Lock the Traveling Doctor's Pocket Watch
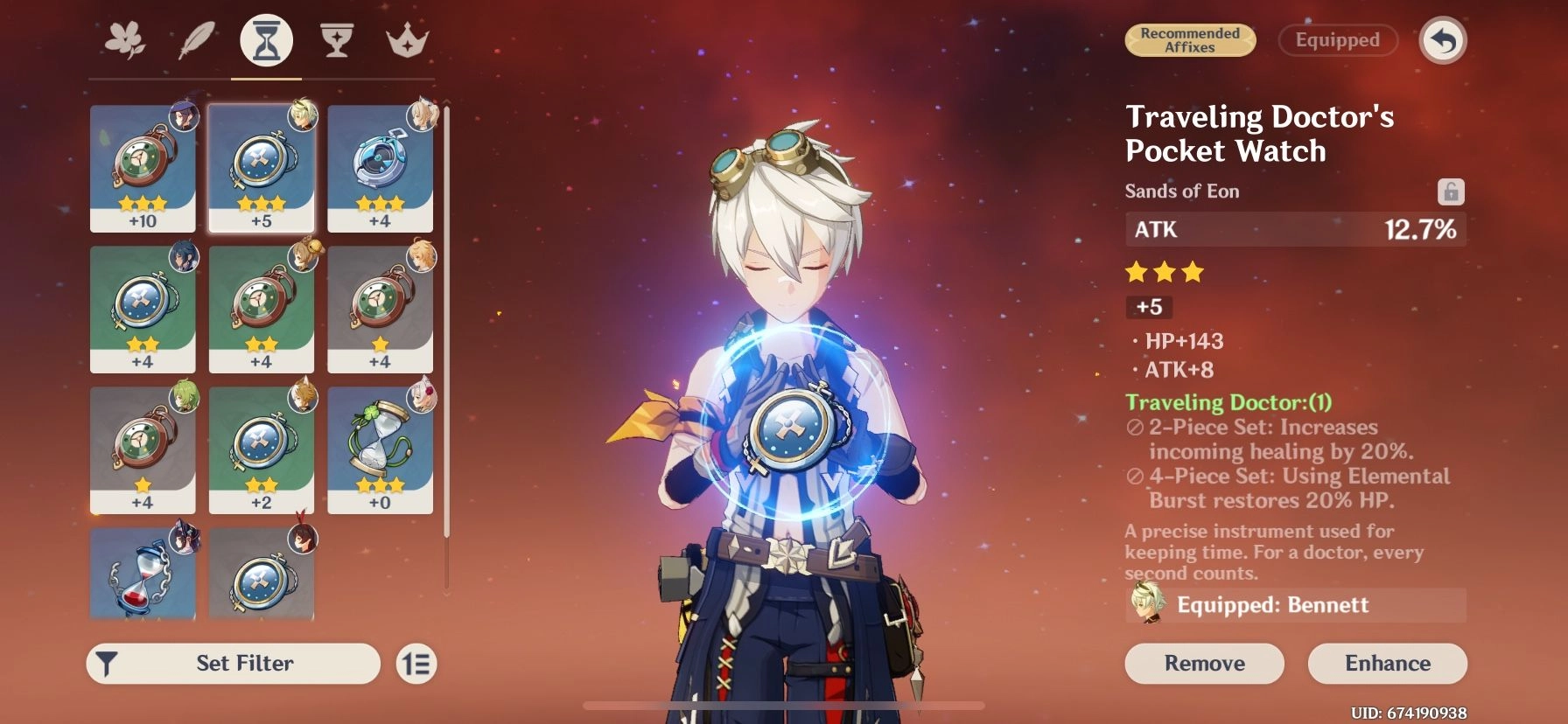Image resolution: width=1568 pixels, height=724 pixels. click(1450, 191)
